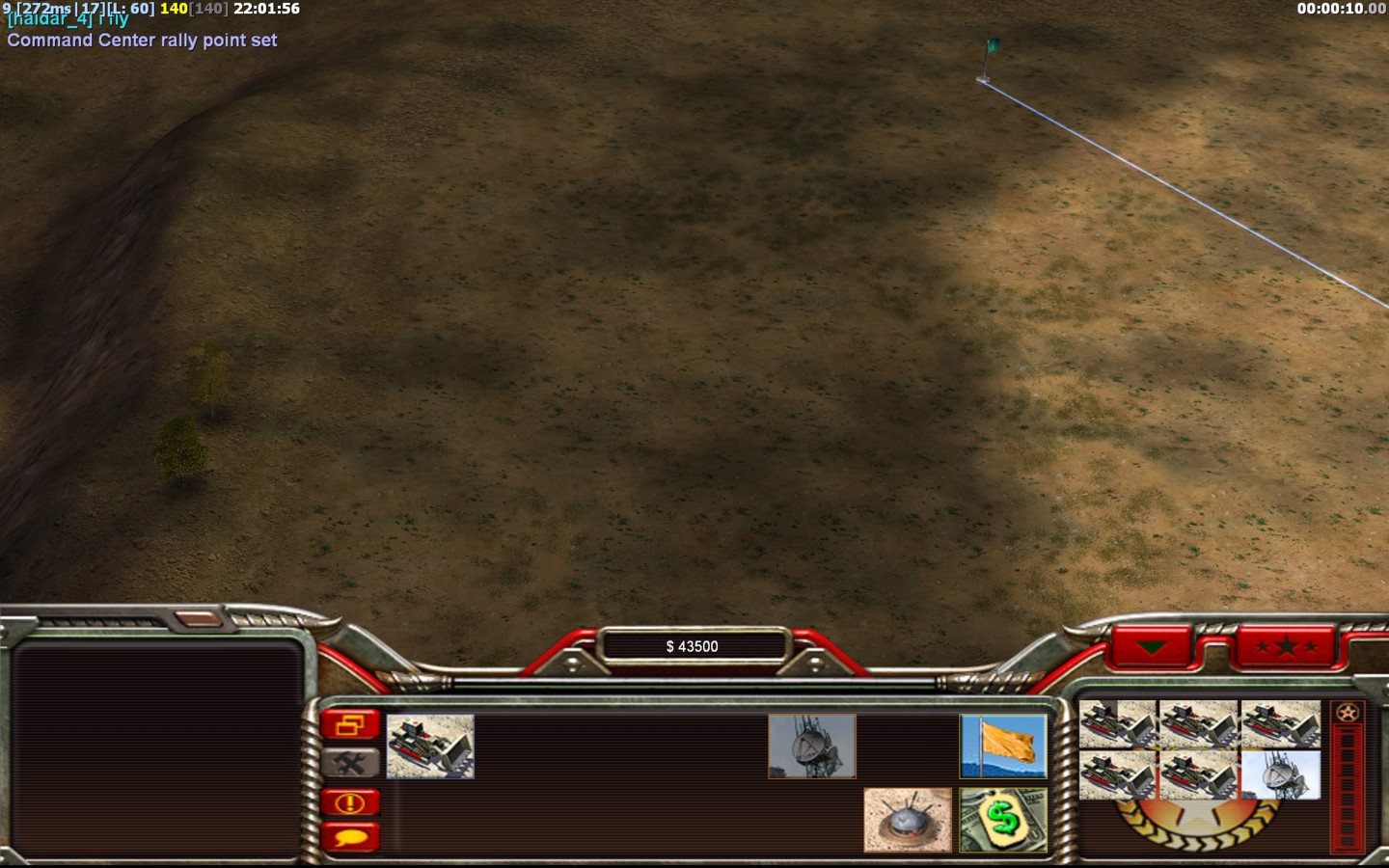1389x868 pixels.
Task: Buy the land mines upgrade
Action: (x=907, y=820)
